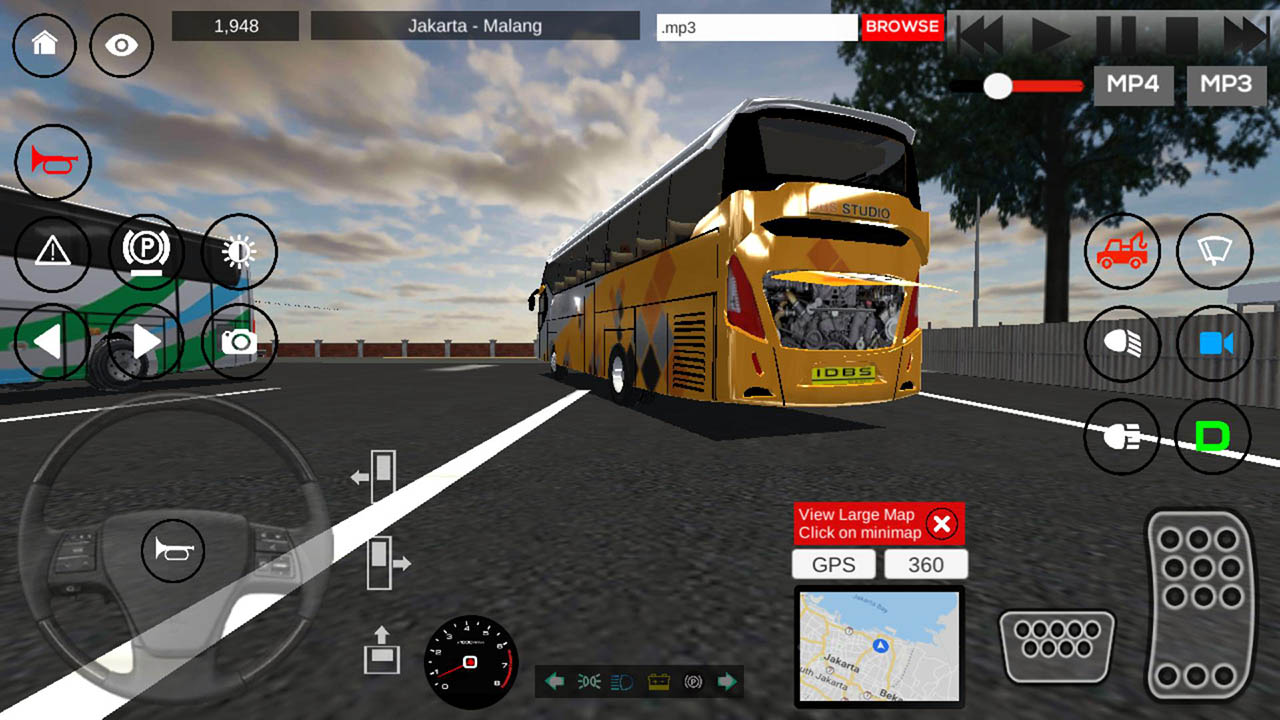
Task: Turn on the windshield wipers
Action: (1214, 252)
